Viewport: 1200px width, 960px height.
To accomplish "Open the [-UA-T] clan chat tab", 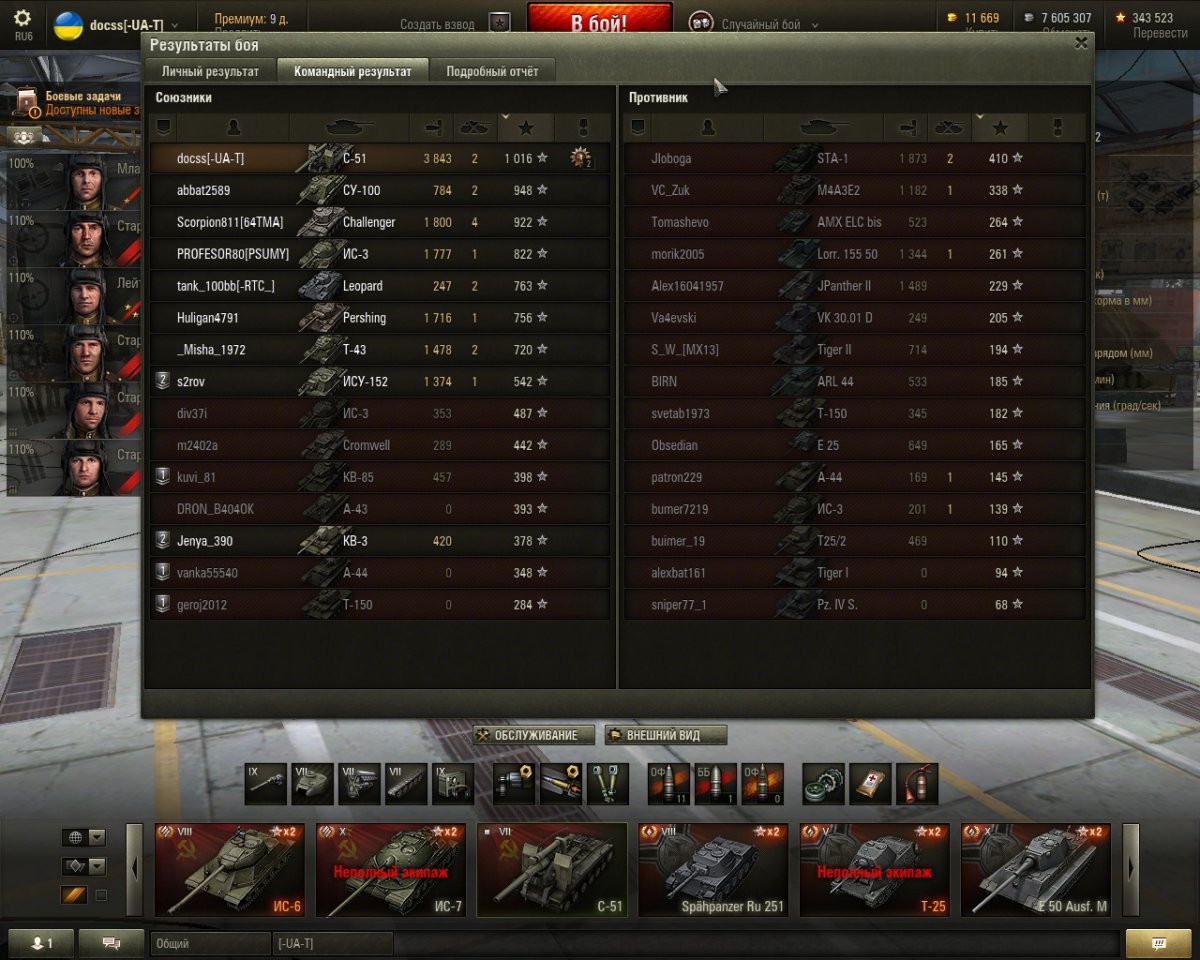I will [x=332, y=943].
